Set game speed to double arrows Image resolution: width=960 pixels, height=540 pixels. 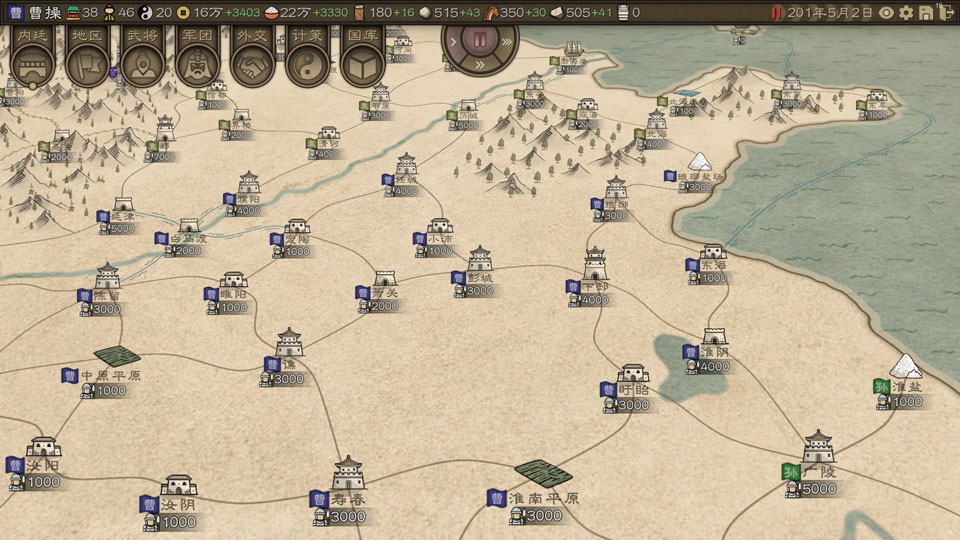[x=480, y=65]
